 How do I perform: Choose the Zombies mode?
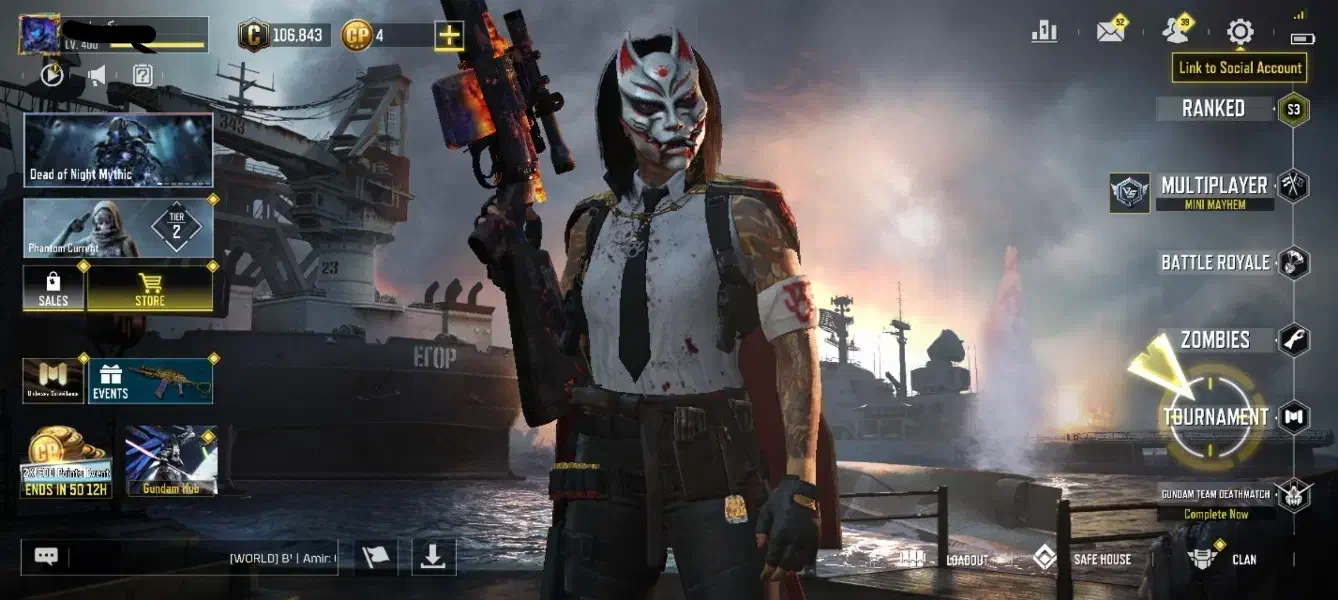[x=1215, y=340]
